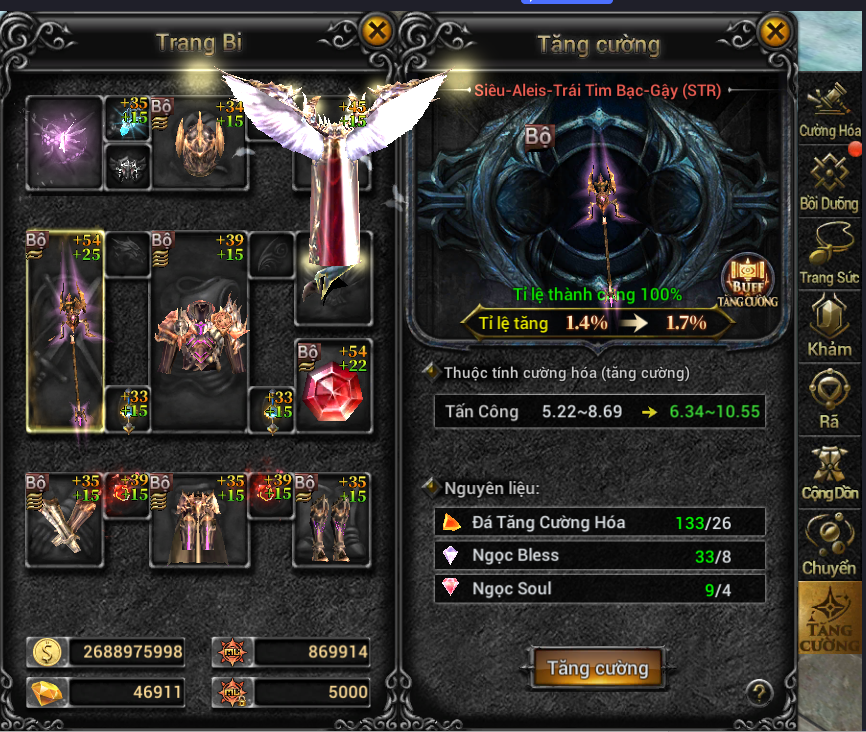The image size is (866, 732).
Task: Click the Tăng cường confirm button
Action: (x=598, y=669)
